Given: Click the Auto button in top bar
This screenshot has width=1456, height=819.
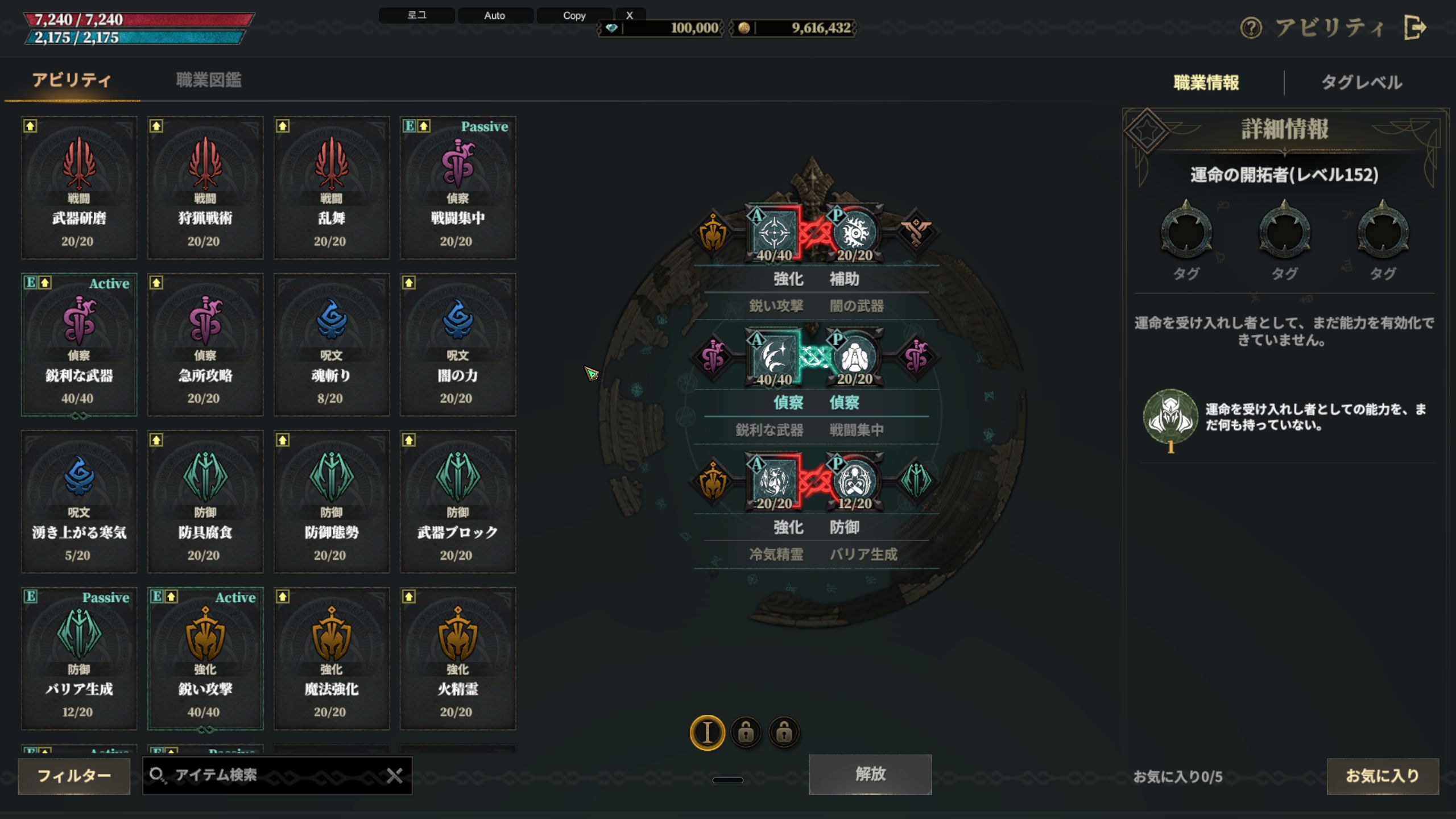Looking at the screenshot, I should 494,15.
